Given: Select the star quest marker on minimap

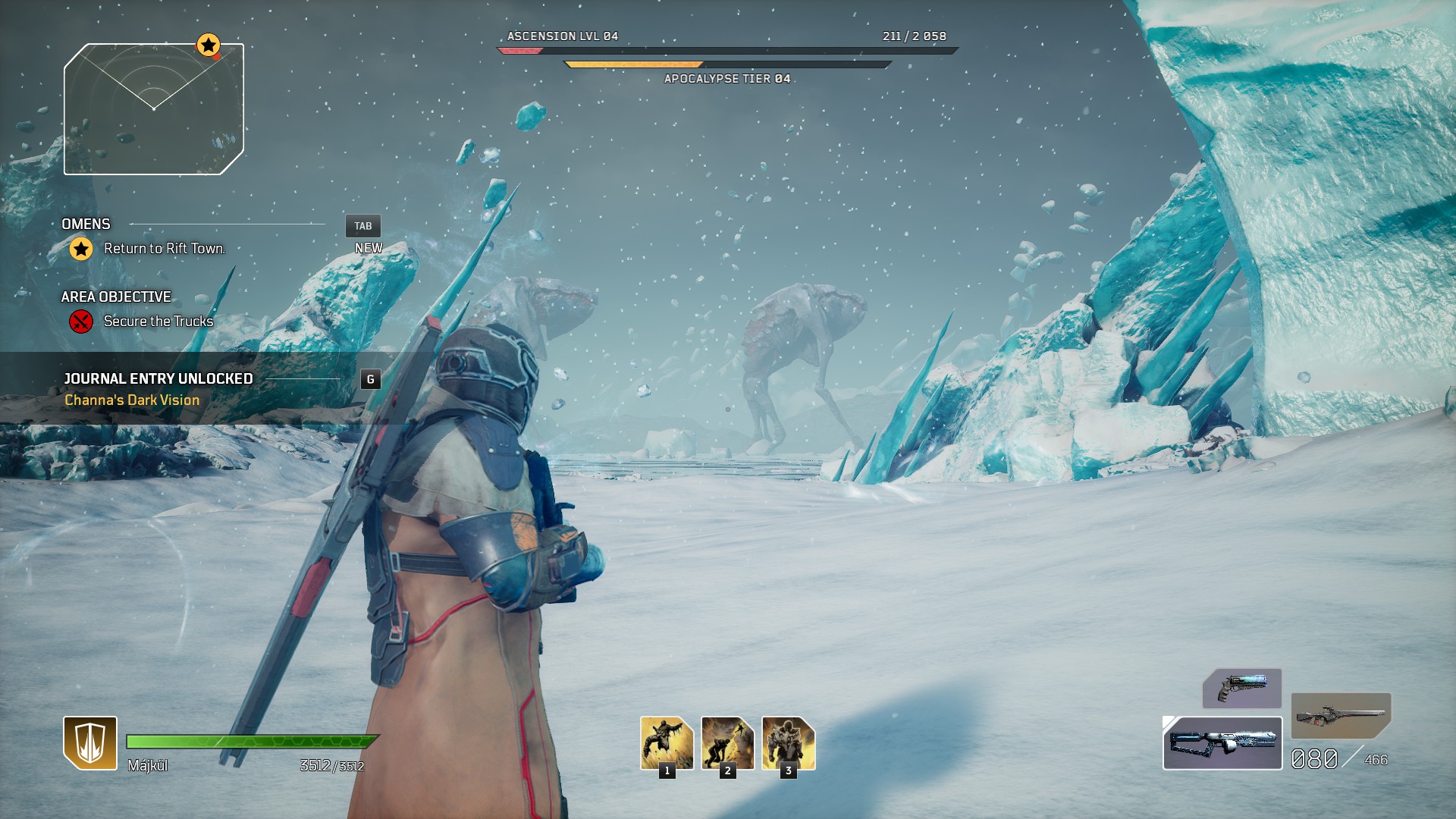Looking at the screenshot, I should click(209, 45).
